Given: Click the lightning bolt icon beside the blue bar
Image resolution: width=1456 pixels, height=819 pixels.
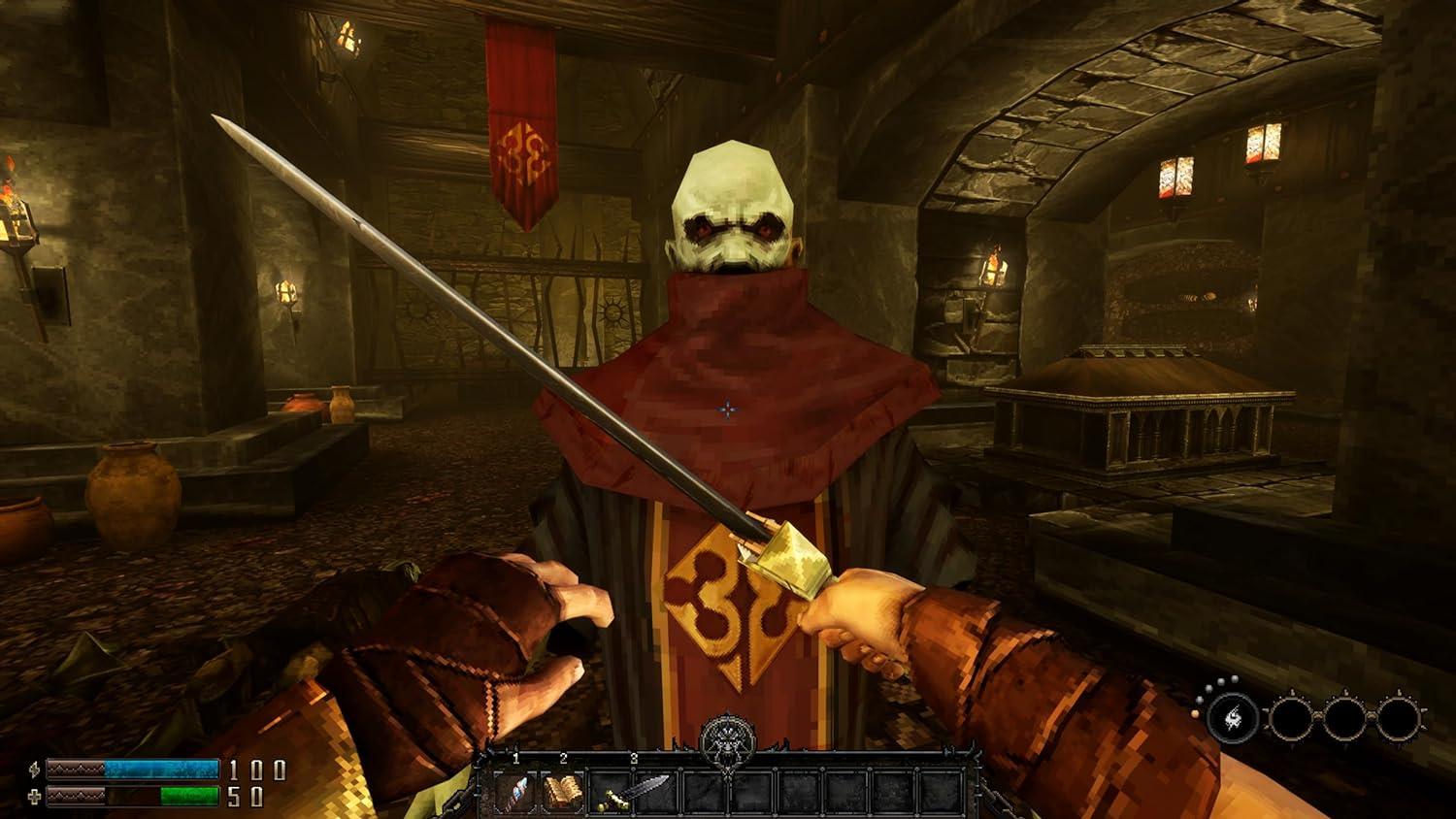Looking at the screenshot, I should (x=34, y=770).
